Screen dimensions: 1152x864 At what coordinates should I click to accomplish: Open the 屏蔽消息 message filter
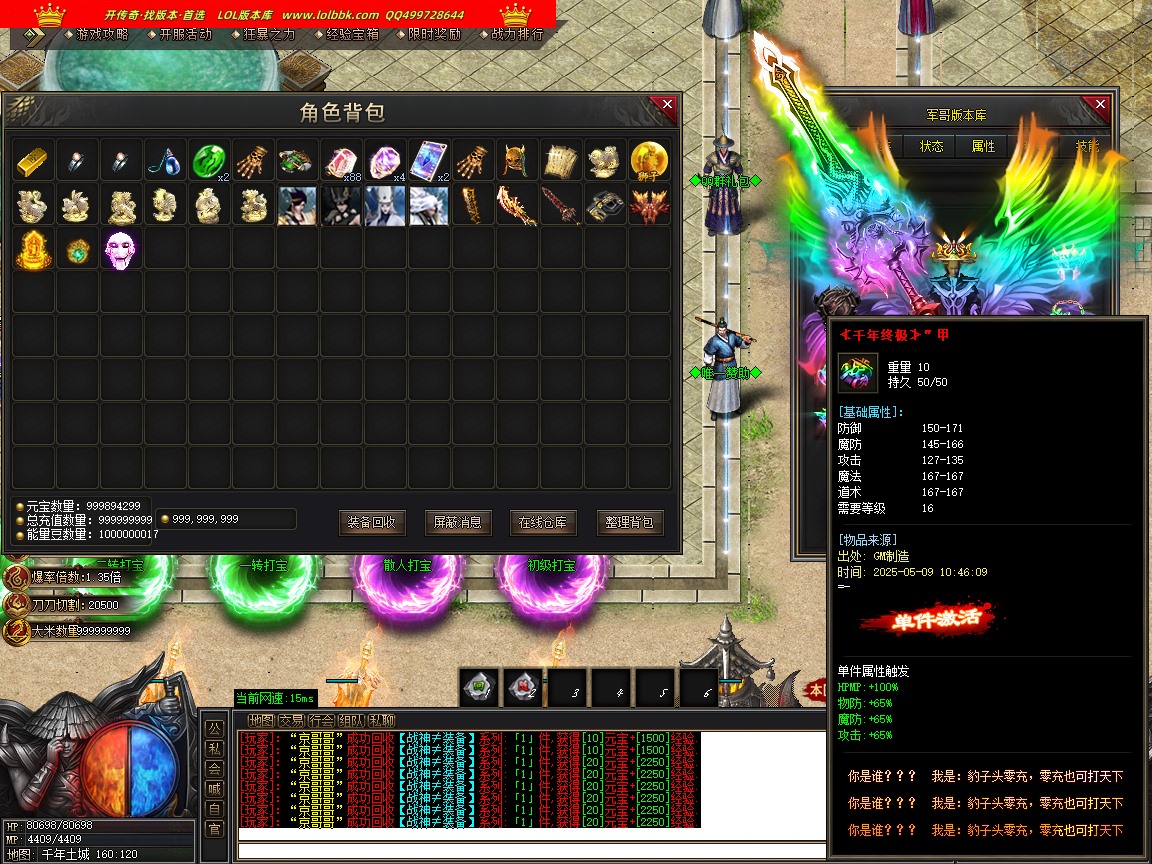click(458, 522)
